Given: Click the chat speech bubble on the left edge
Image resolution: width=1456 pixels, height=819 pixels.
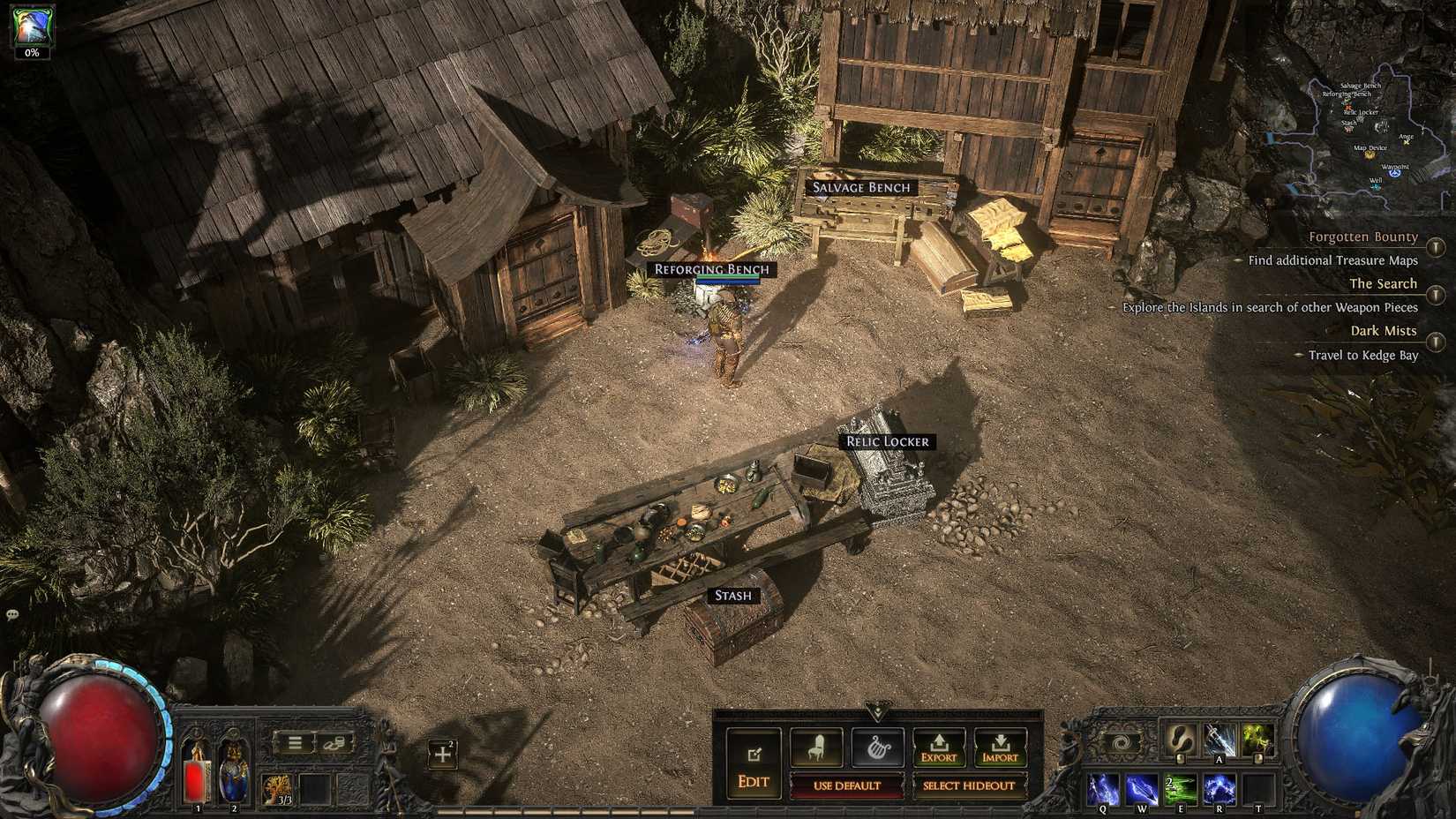Looking at the screenshot, I should 11,612.
